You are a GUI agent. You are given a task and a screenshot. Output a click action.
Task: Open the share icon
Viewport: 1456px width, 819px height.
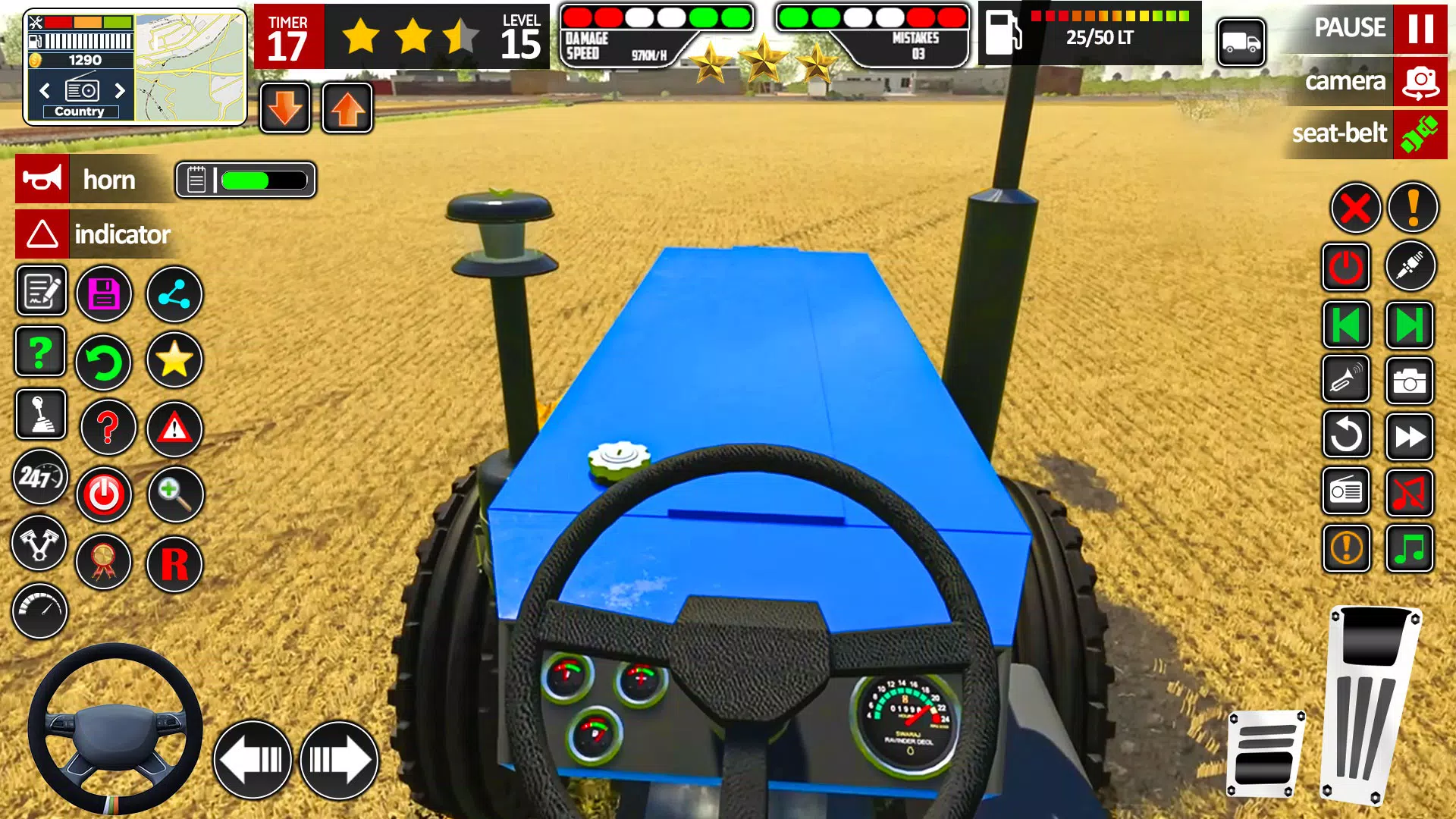174,293
